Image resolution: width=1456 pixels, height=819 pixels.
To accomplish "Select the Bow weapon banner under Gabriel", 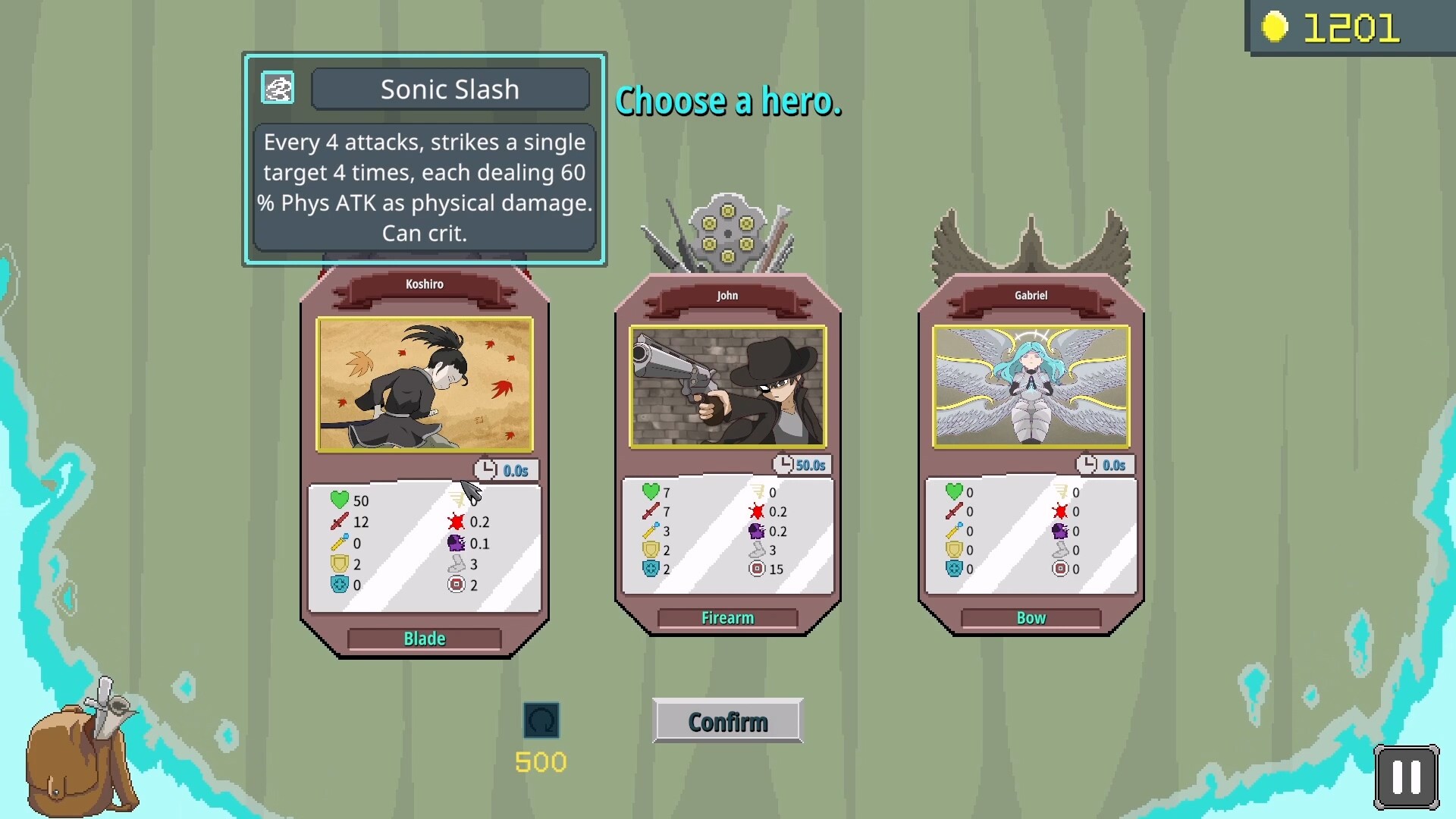I will 1030,617.
